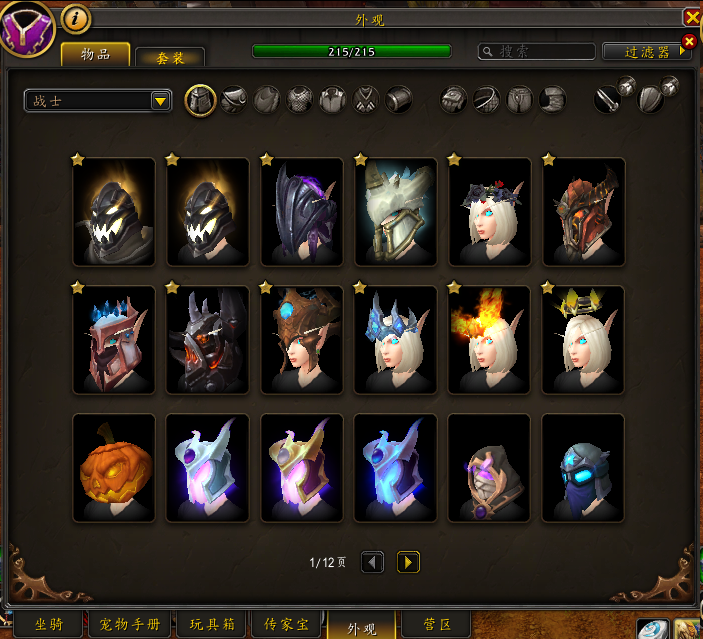Open the 坐骑 mounts tab

coord(50,625)
